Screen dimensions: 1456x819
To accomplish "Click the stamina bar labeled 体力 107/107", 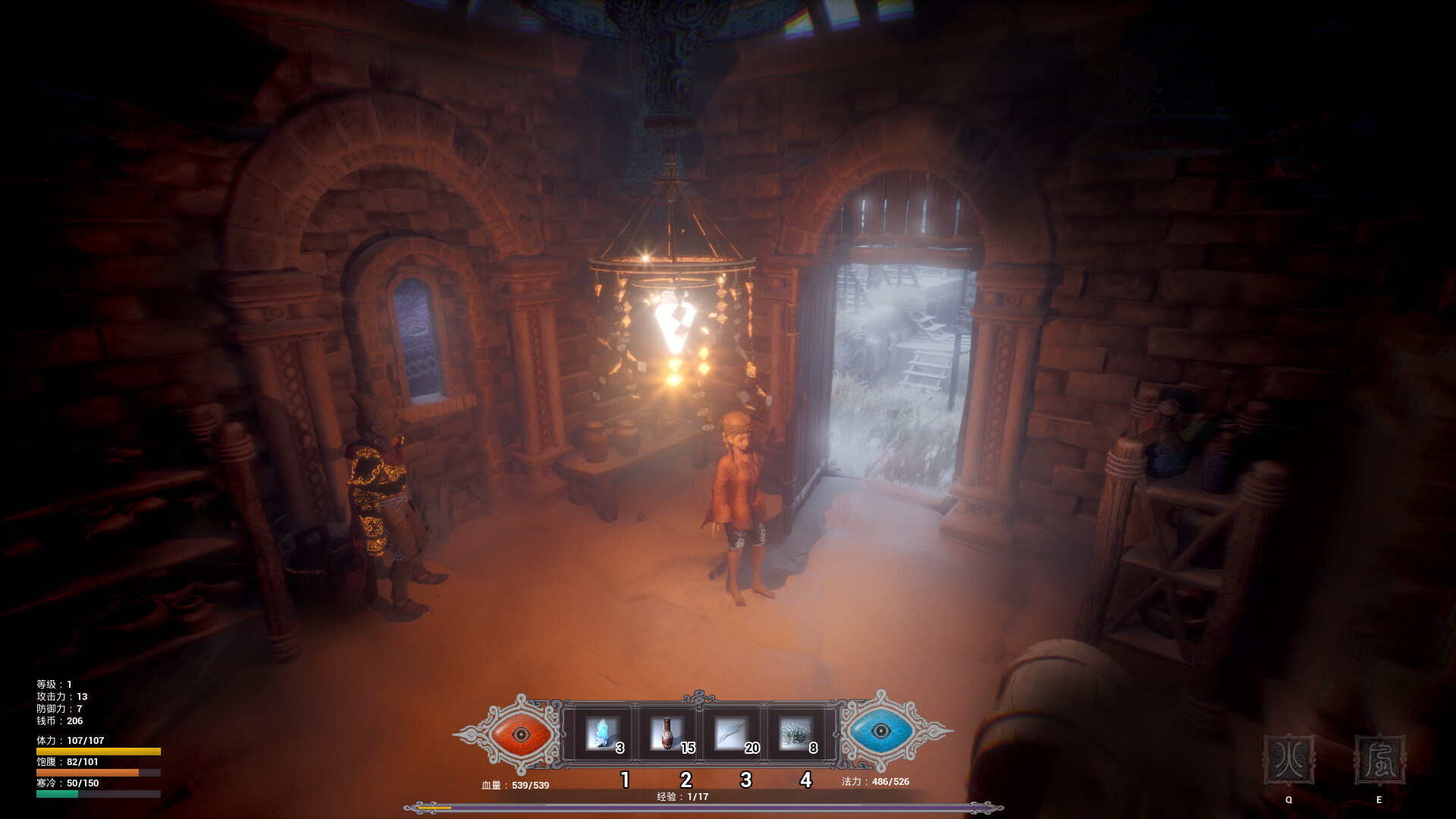I will pyautogui.click(x=99, y=750).
